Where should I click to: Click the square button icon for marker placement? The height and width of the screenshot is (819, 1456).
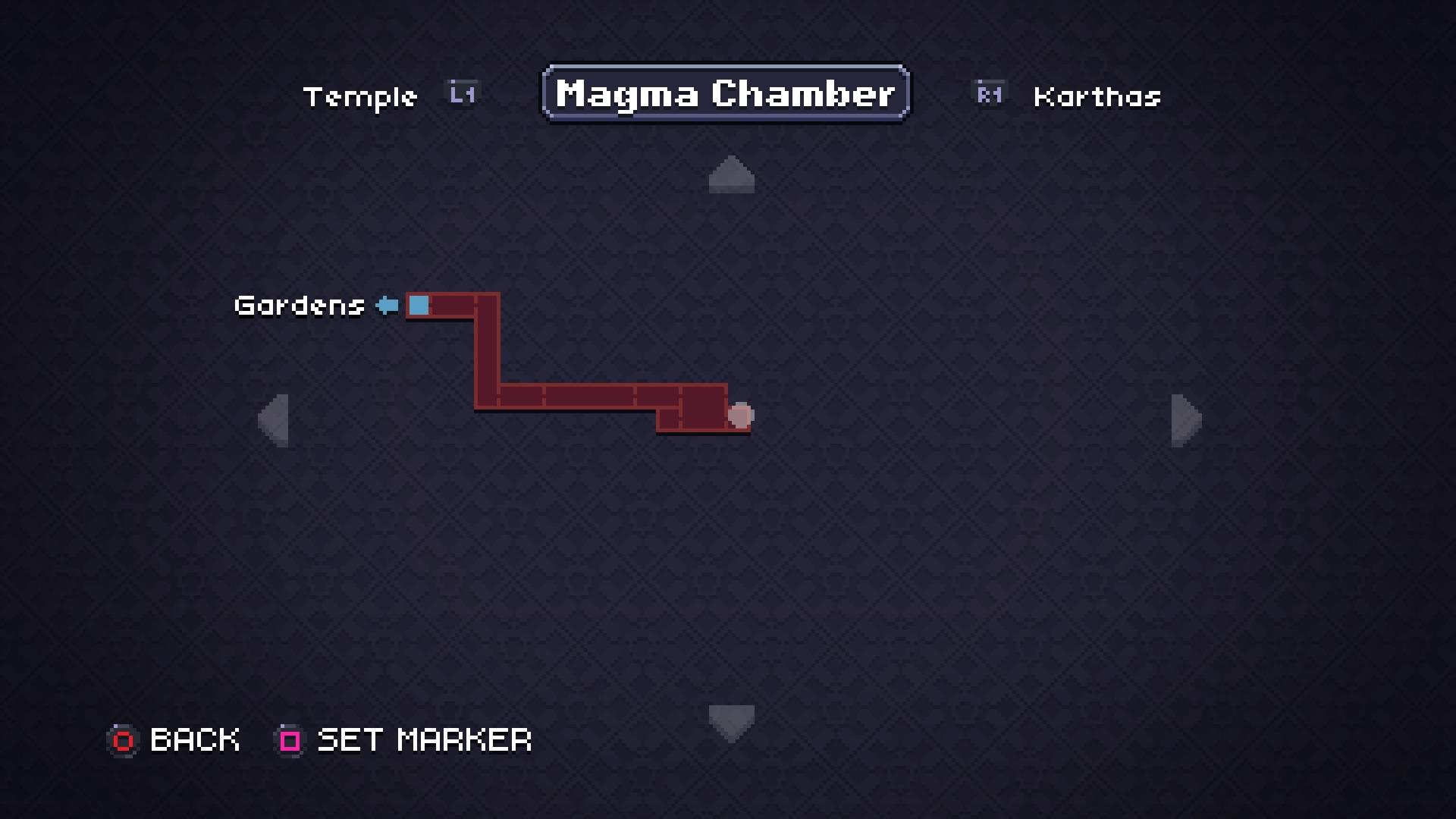coord(288,740)
